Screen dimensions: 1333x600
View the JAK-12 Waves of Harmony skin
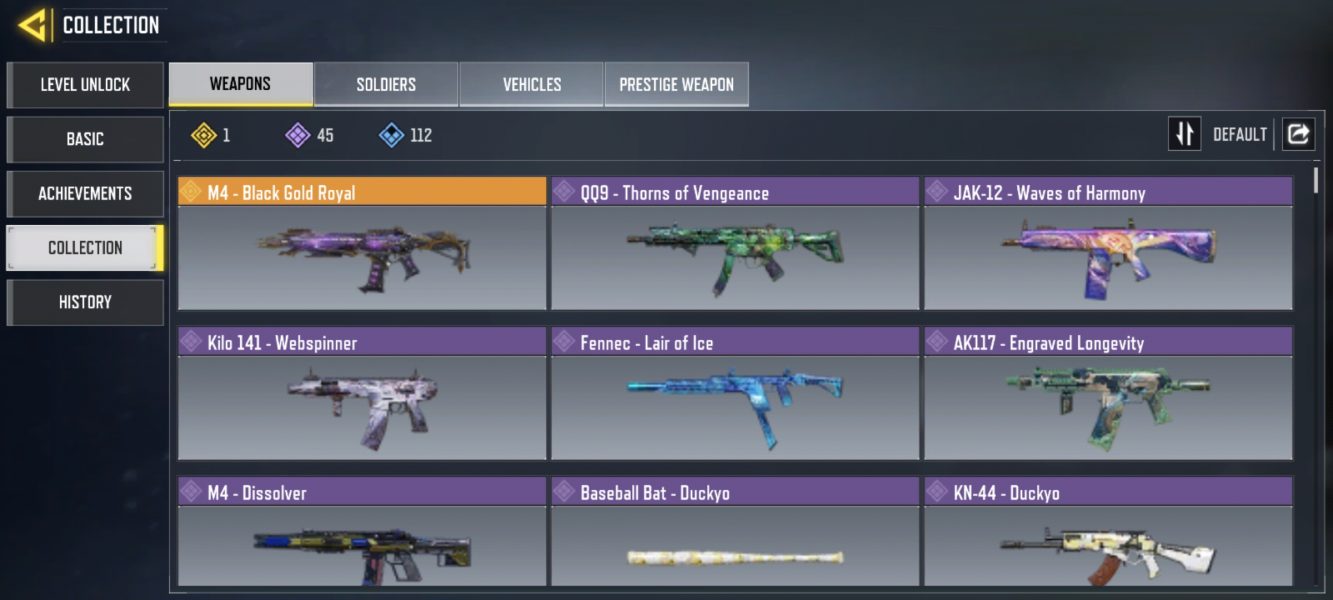(x=1108, y=245)
